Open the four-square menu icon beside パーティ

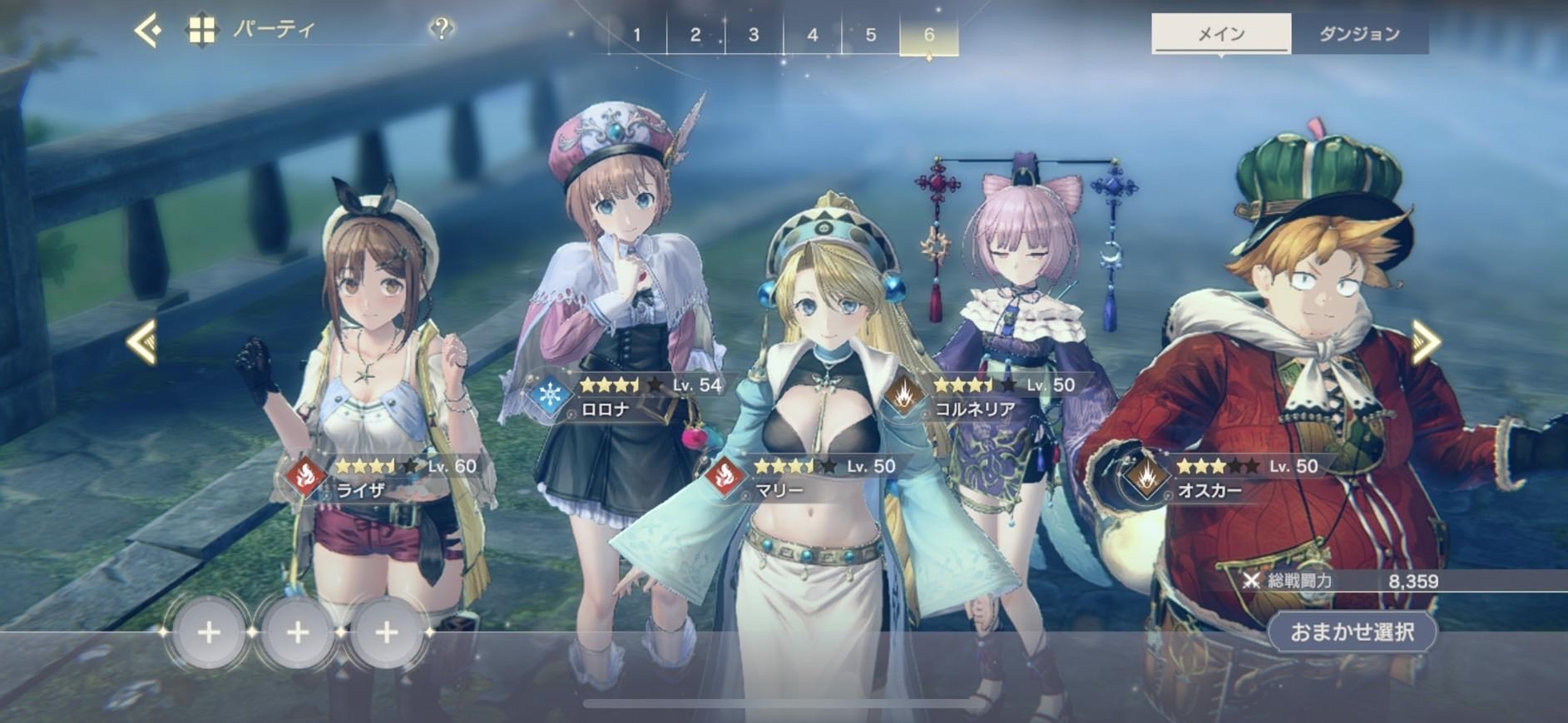point(201,31)
